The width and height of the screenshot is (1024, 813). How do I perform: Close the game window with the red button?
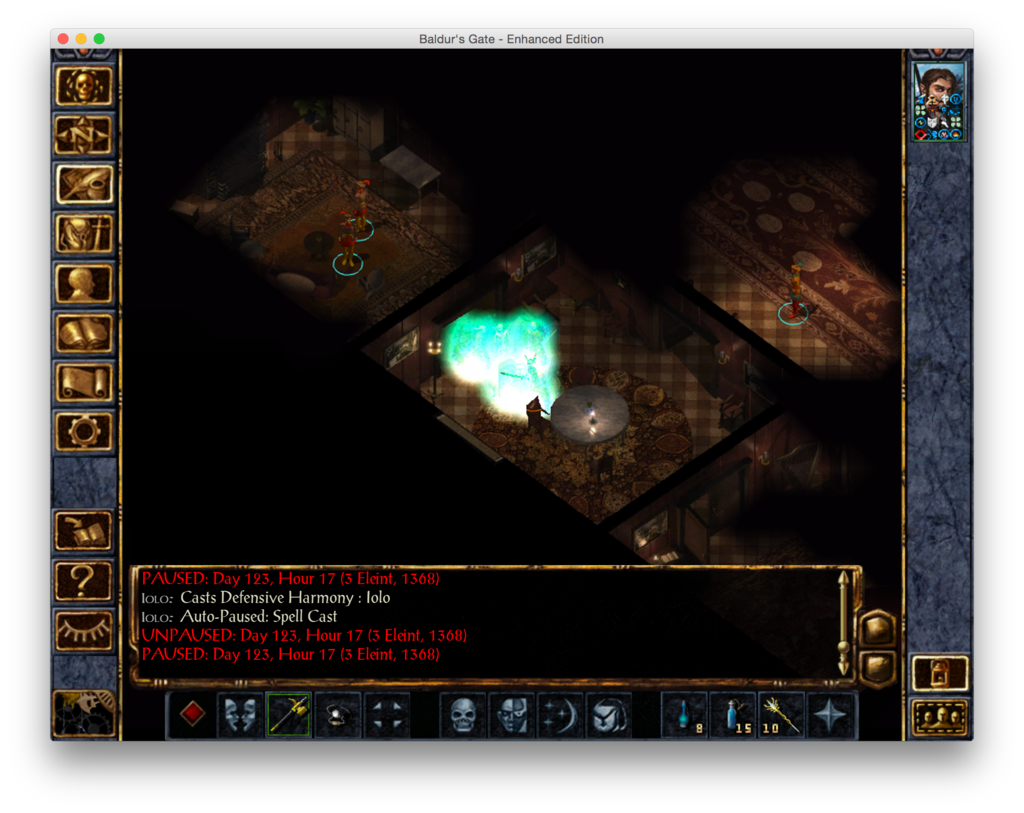63,39
